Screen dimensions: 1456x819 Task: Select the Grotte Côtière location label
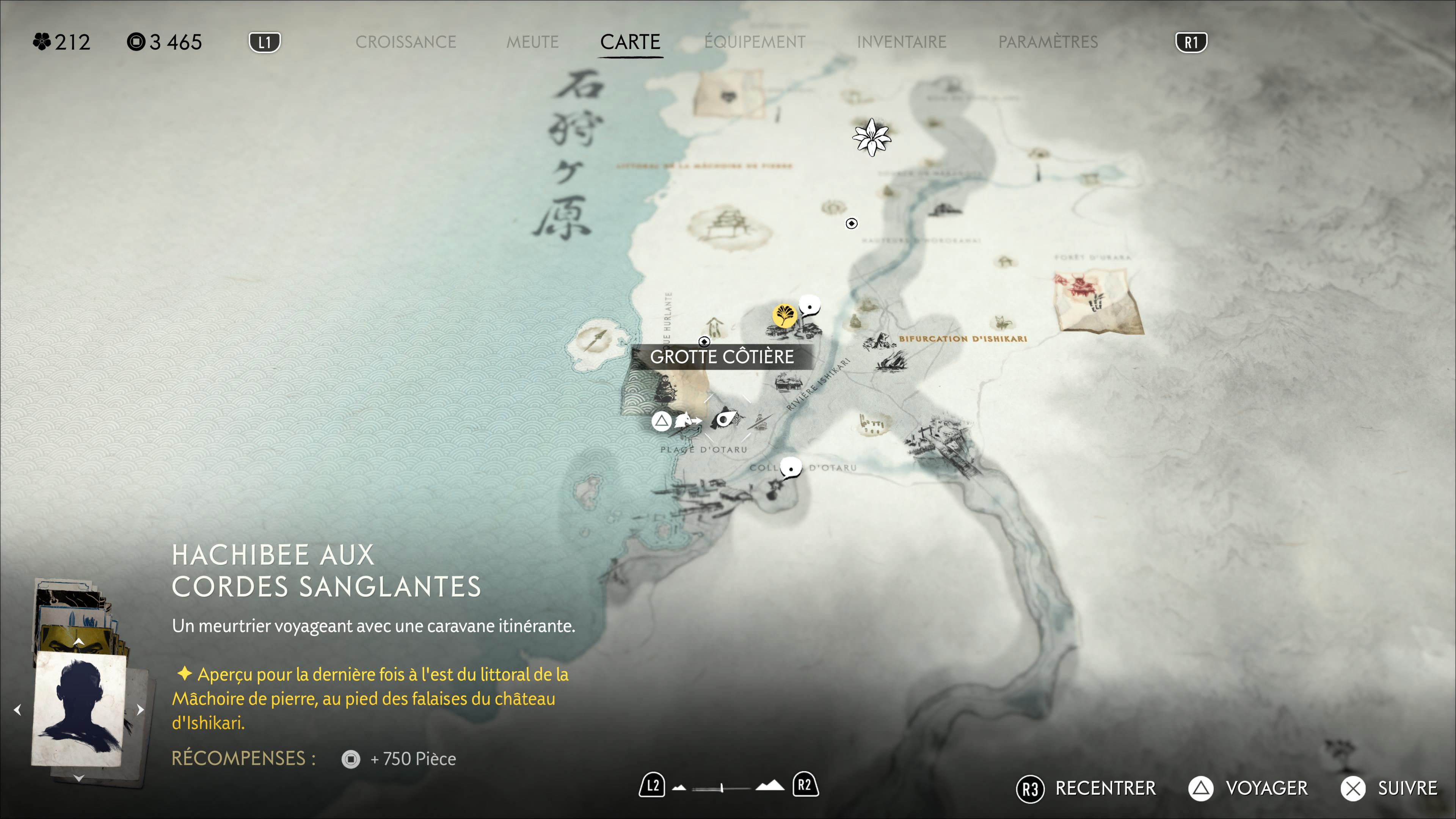[722, 357]
